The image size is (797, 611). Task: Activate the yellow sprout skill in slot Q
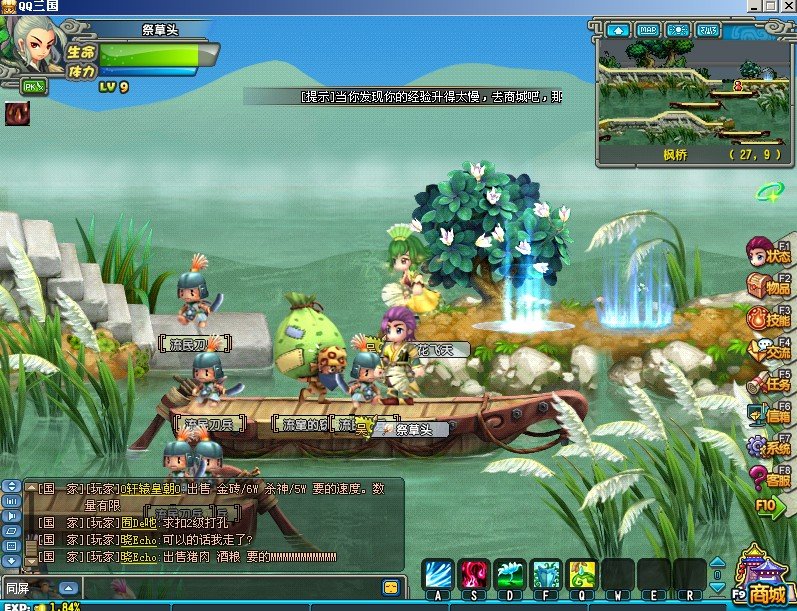tap(582, 574)
